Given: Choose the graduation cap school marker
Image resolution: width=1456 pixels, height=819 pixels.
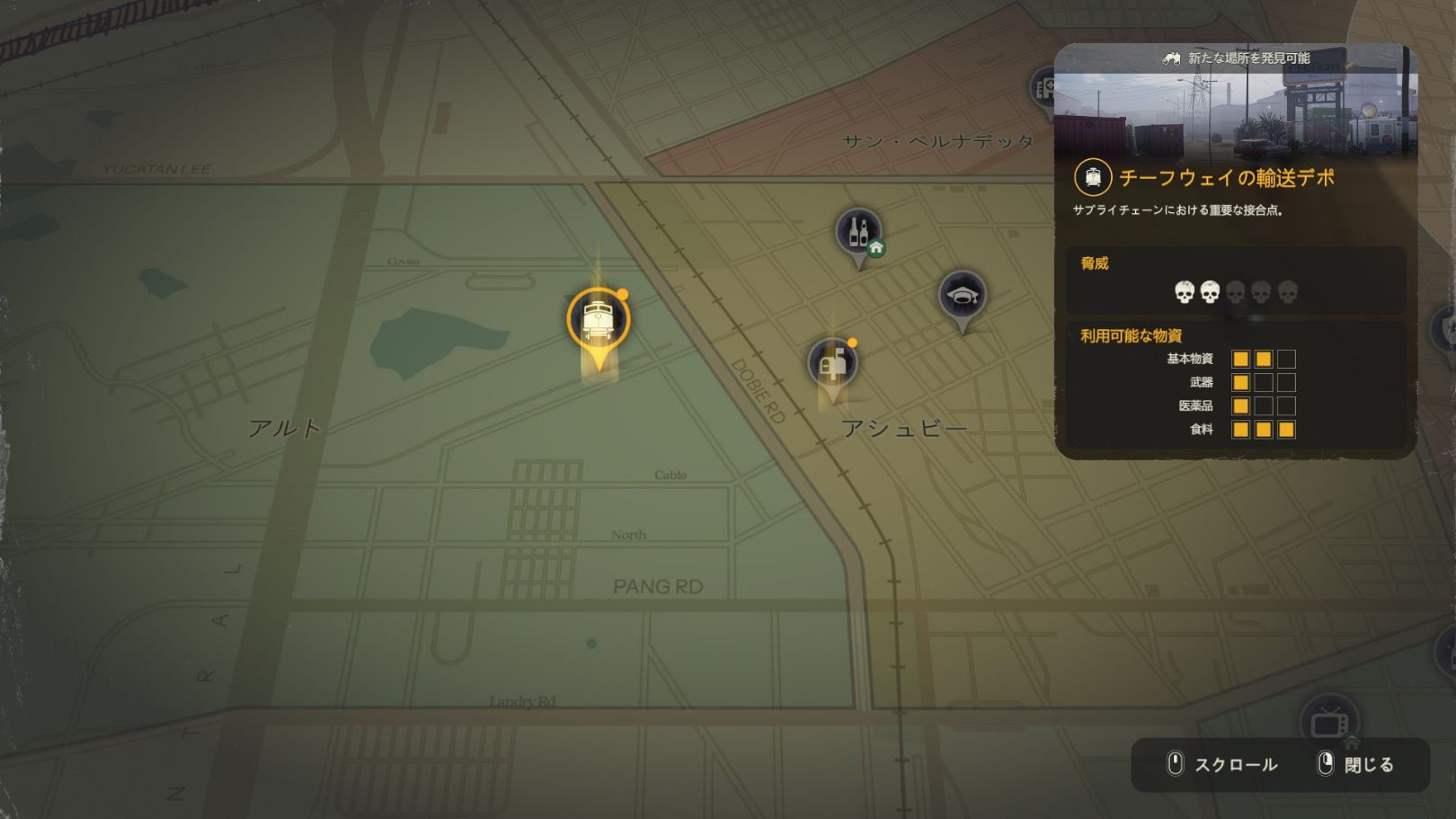Looking at the screenshot, I should 963,295.
